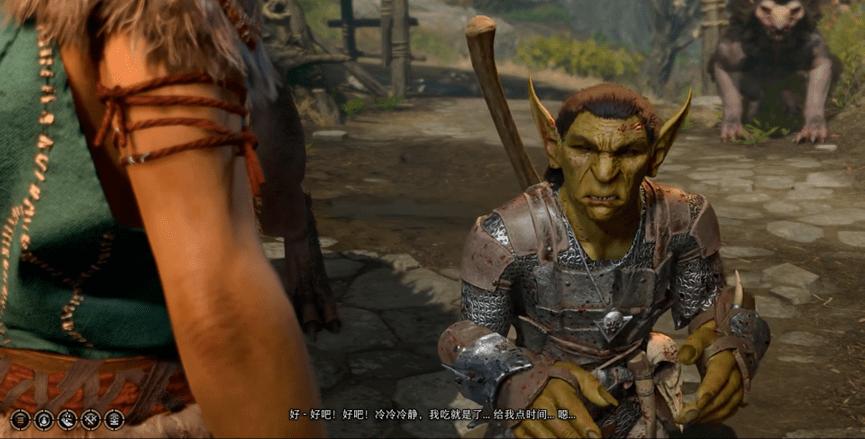Click the character silhouette icon
Screen dimensions: 865x439
coord(43,419)
